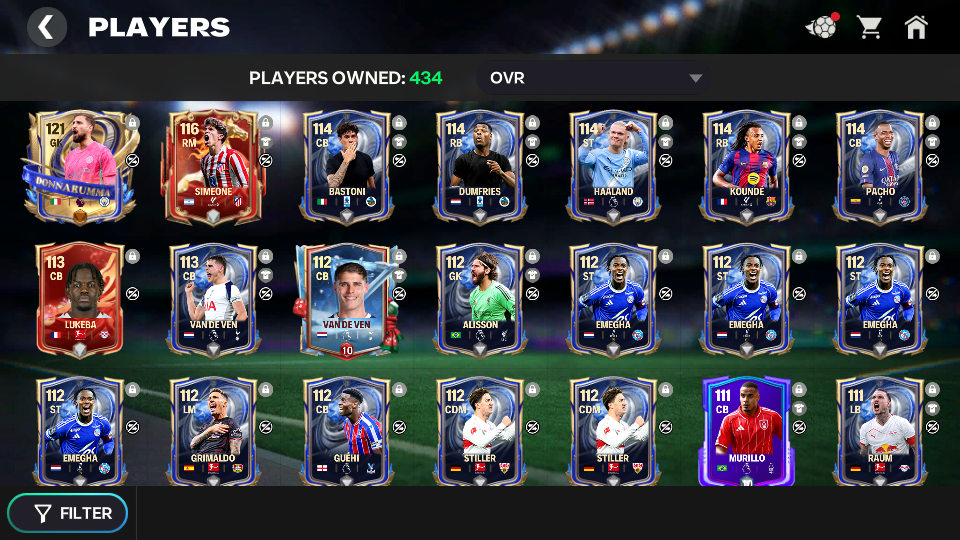Choose the Lukeba 113 CB card

tap(79, 299)
